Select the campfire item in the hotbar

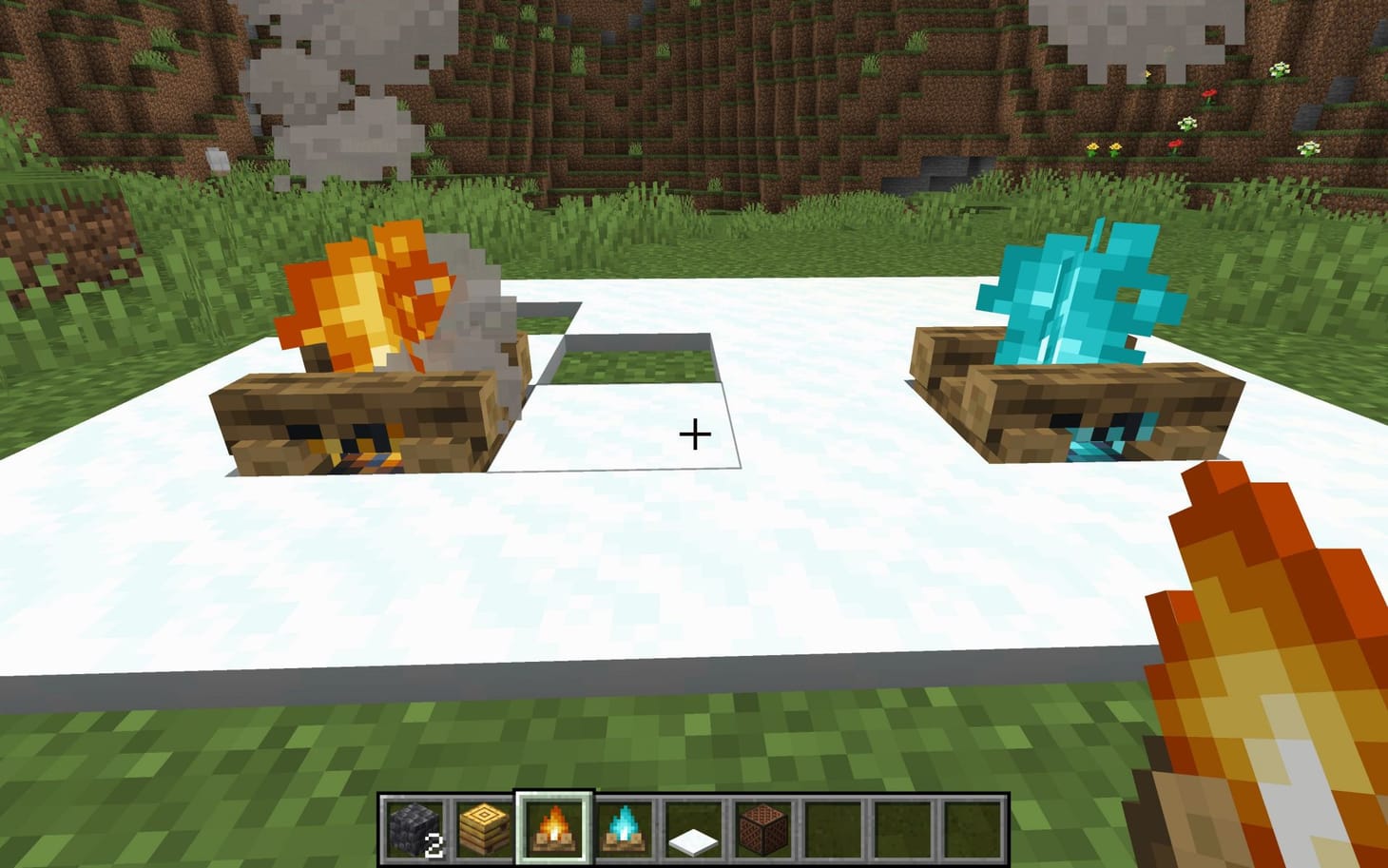point(554,826)
